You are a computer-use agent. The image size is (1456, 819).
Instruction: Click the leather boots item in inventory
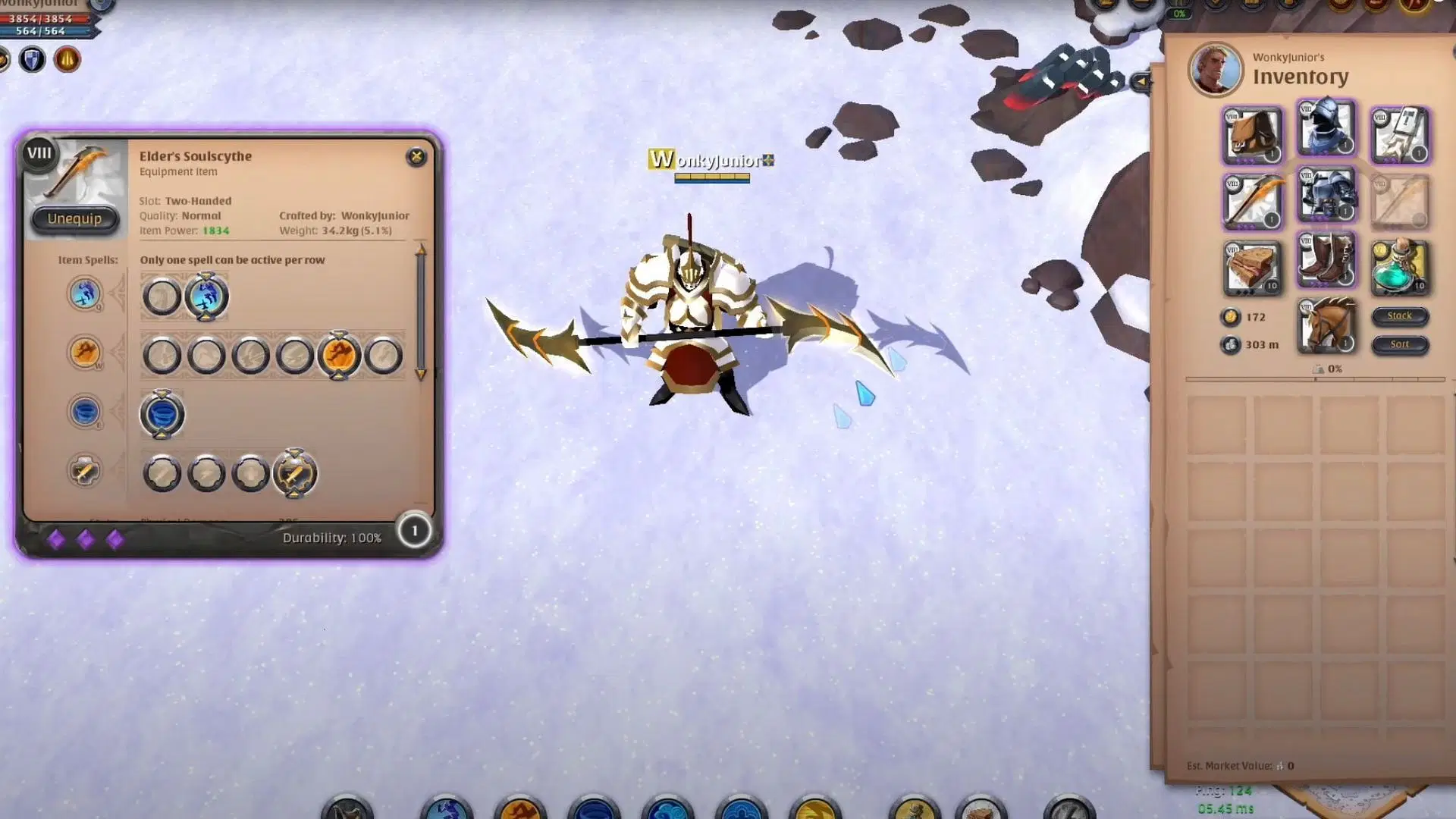click(1326, 262)
